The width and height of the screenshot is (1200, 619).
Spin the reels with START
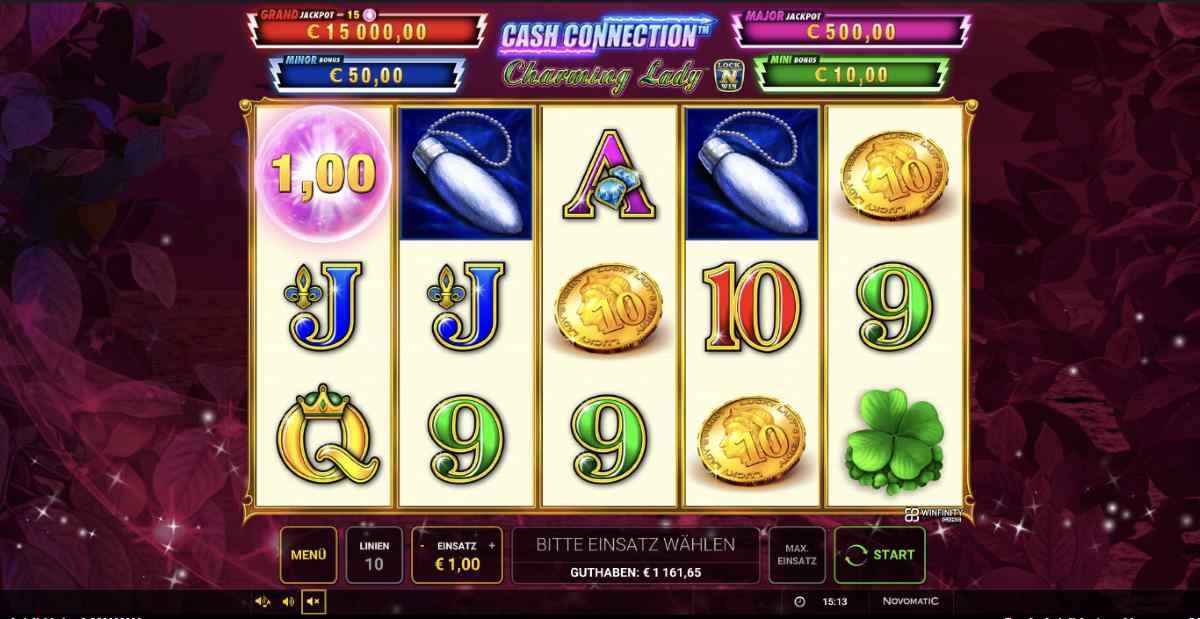point(880,554)
